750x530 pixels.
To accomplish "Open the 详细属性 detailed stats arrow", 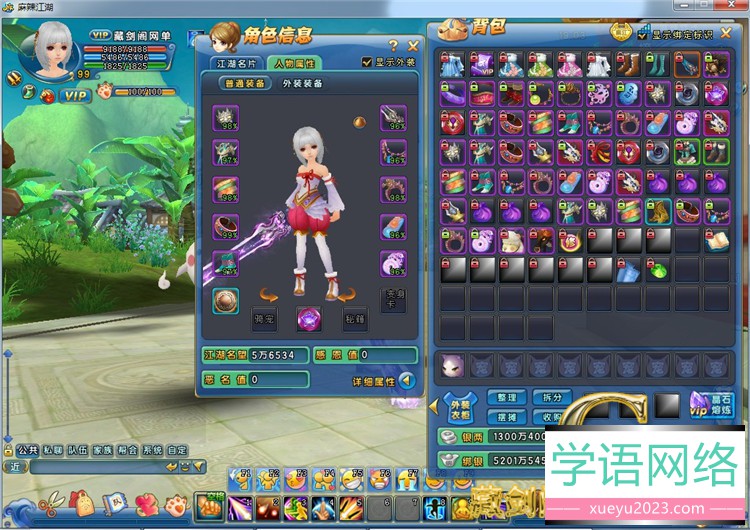I will click(x=407, y=380).
